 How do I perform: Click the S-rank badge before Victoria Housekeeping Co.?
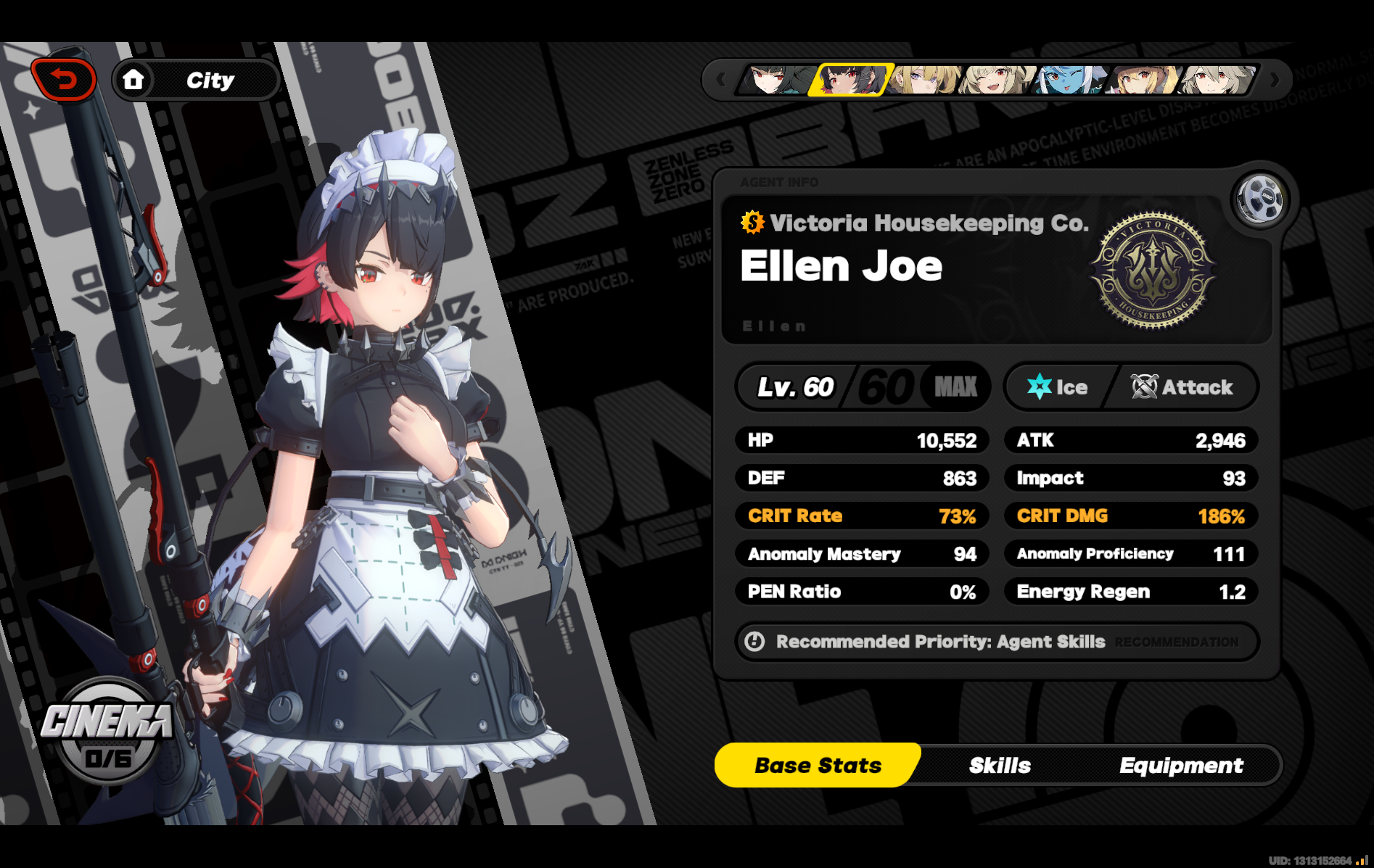[x=751, y=223]
